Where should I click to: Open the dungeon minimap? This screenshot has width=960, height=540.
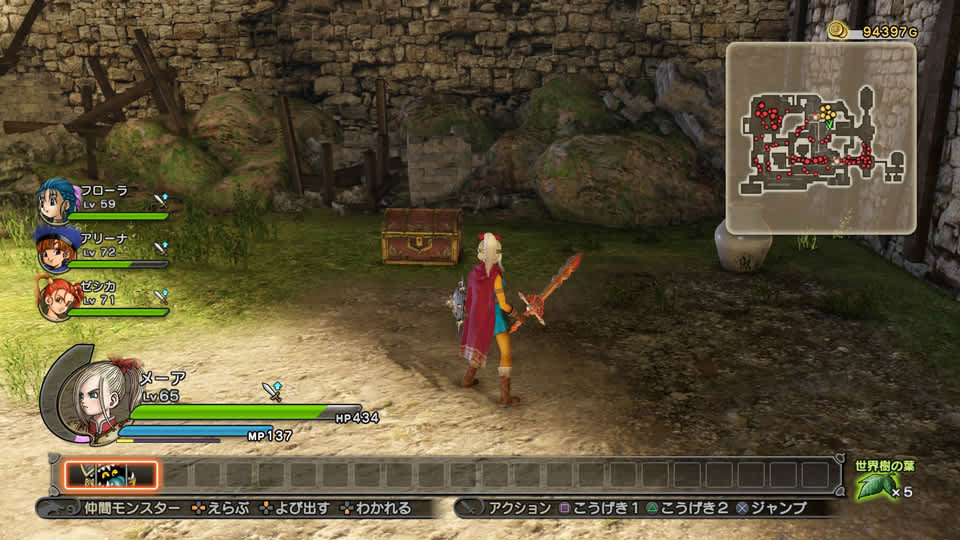[820, 137]
